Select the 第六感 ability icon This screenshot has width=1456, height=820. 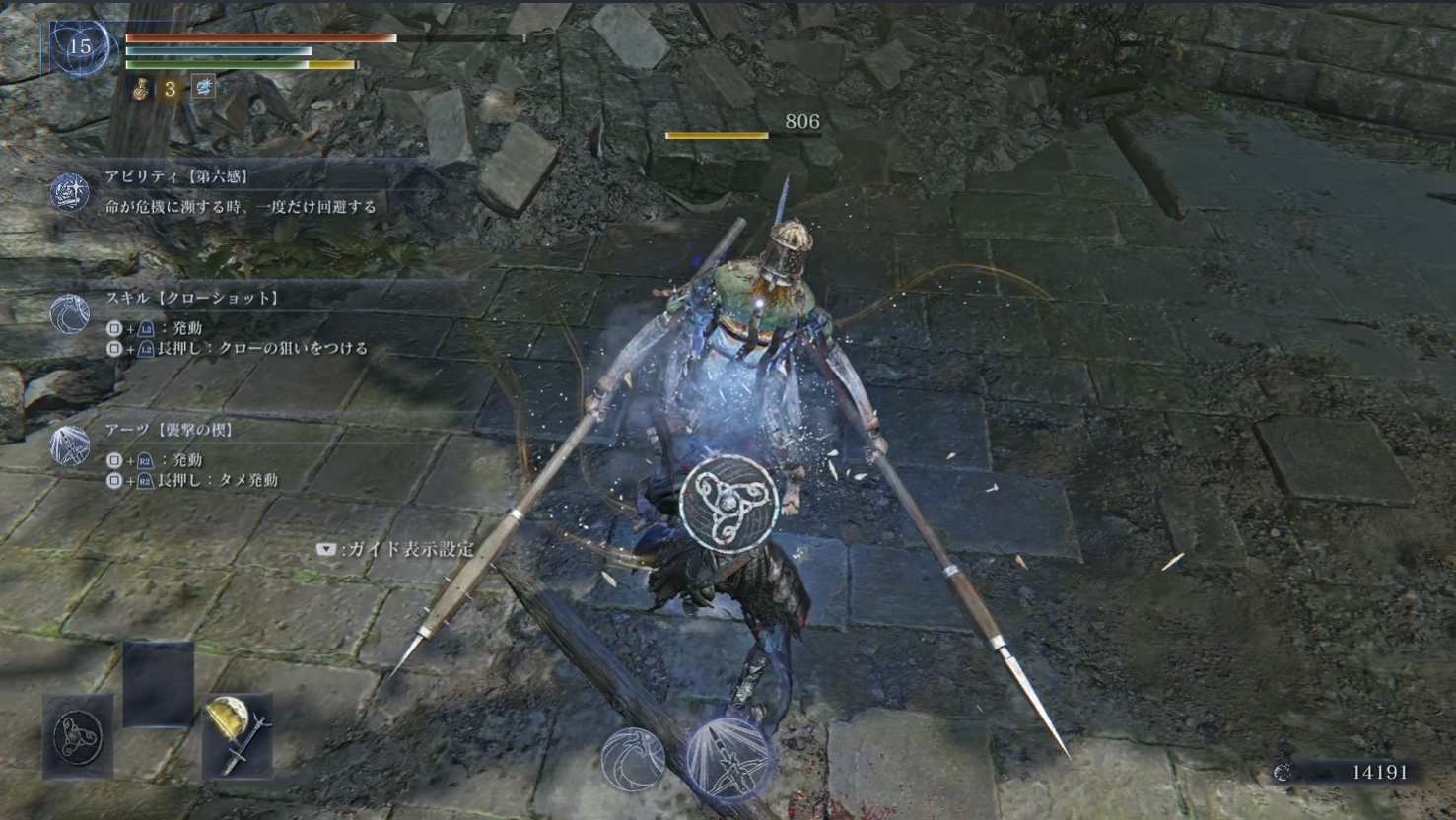pyautogui.click(x=70, y=192)
